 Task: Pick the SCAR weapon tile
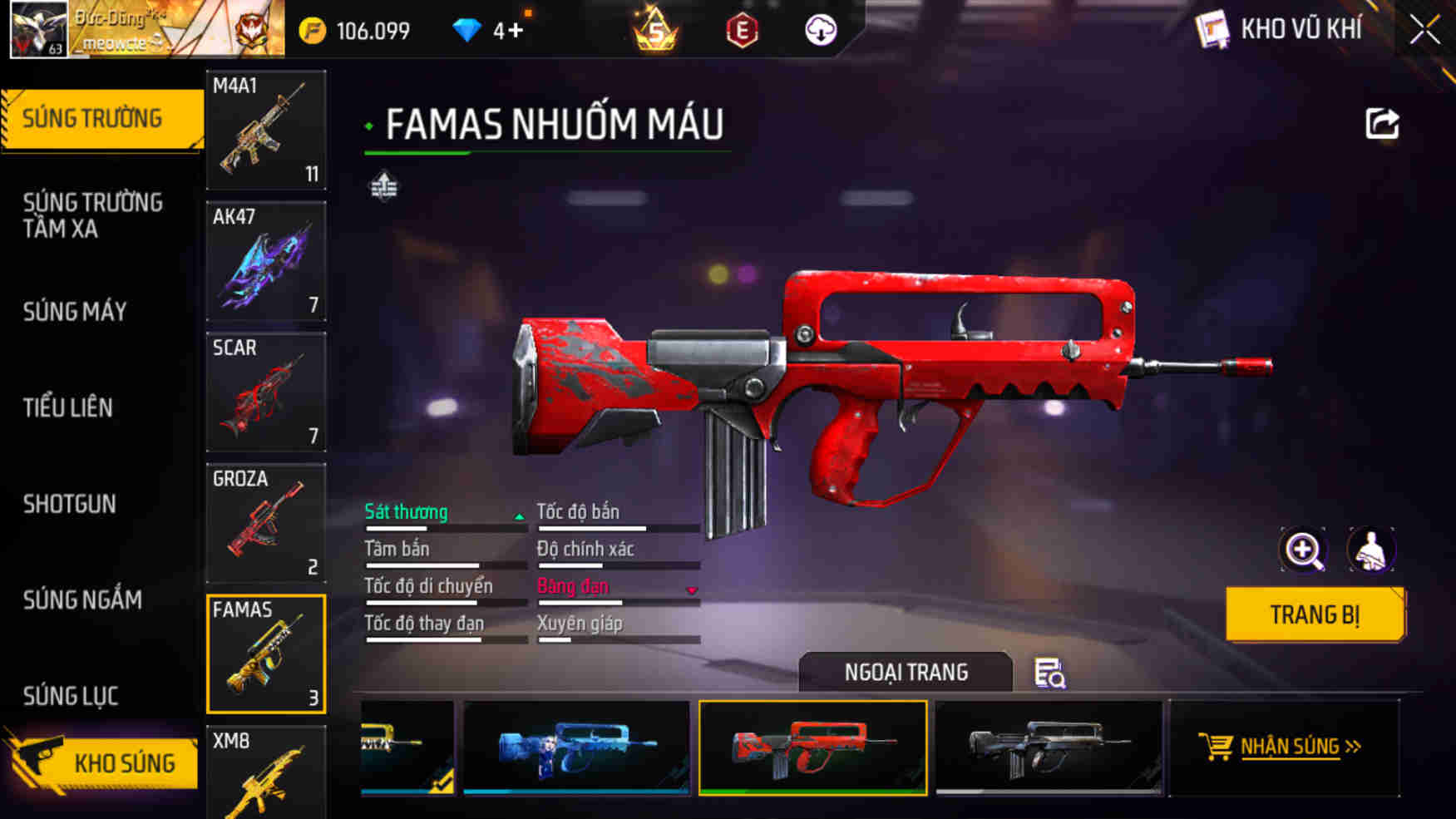click(x=266, y=392)
